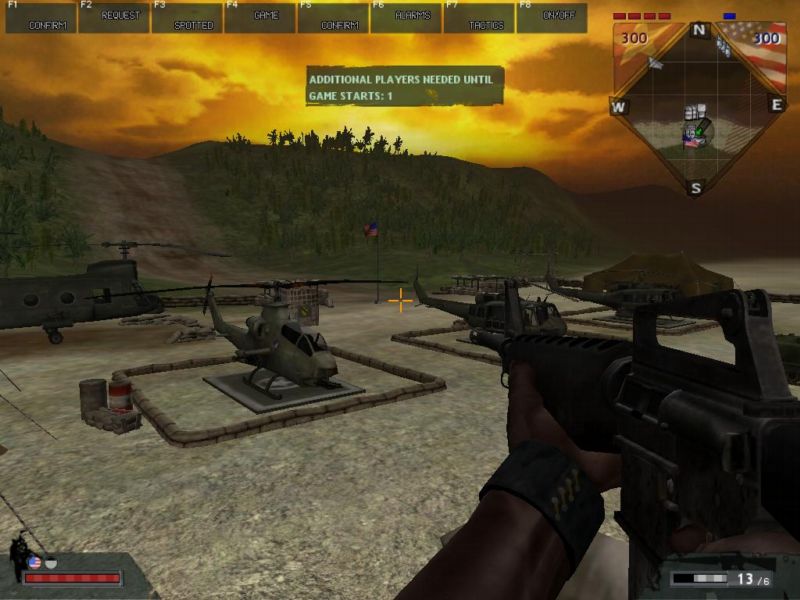Open the F1 Confirm radio menu
800x600 pixels.
(41, 18)
